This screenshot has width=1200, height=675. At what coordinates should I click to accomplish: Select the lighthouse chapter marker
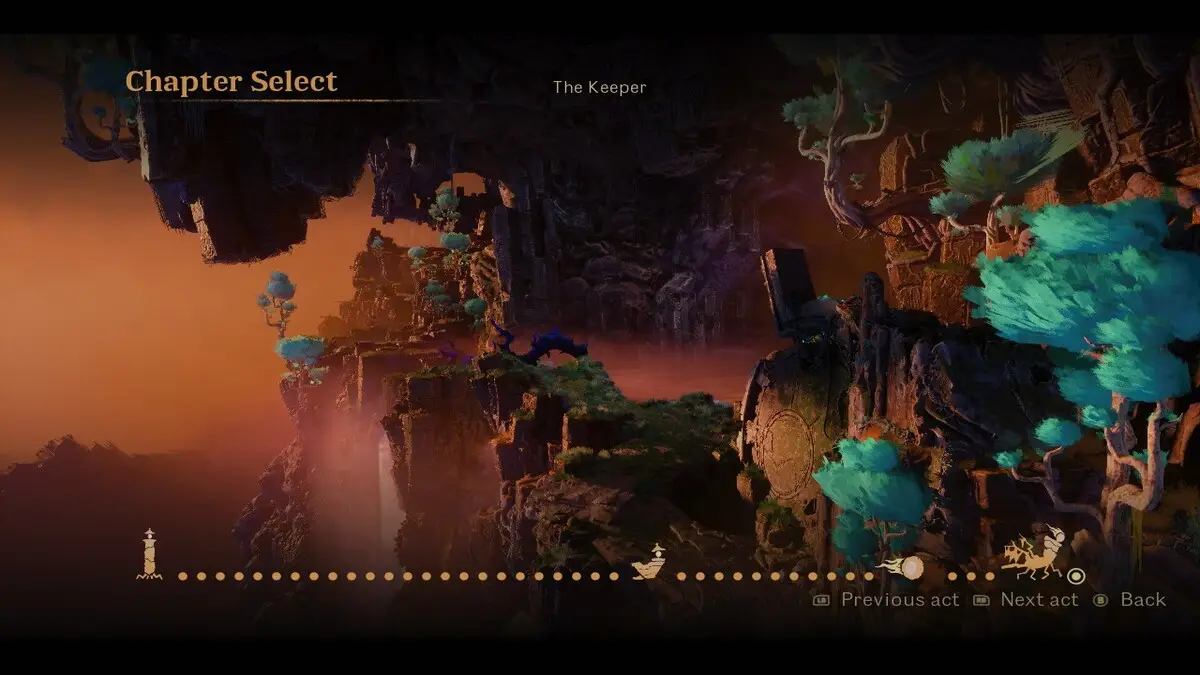point(149,555)
